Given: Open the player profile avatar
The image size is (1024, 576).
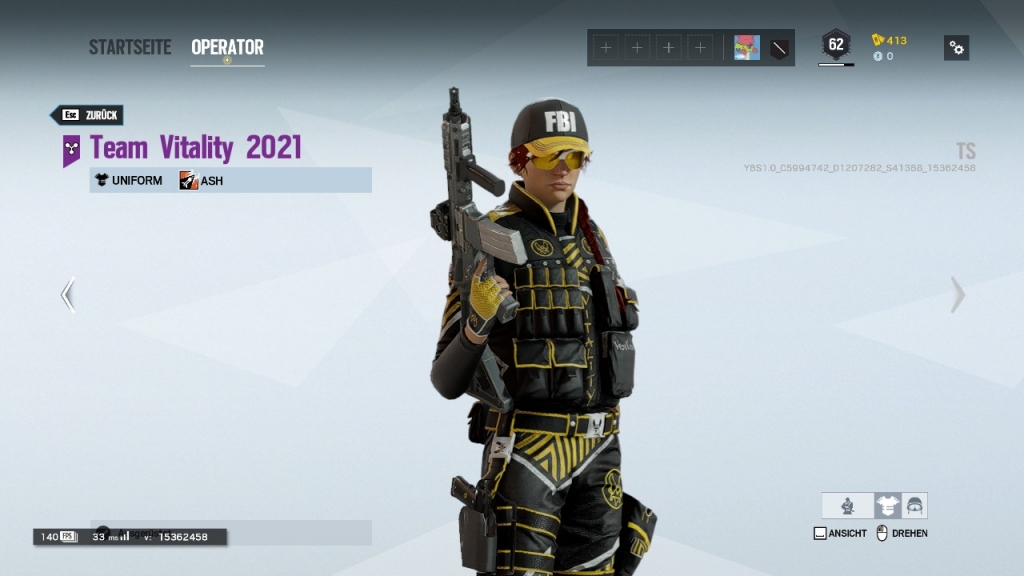Looking at the screenshot, I should 747,48.
